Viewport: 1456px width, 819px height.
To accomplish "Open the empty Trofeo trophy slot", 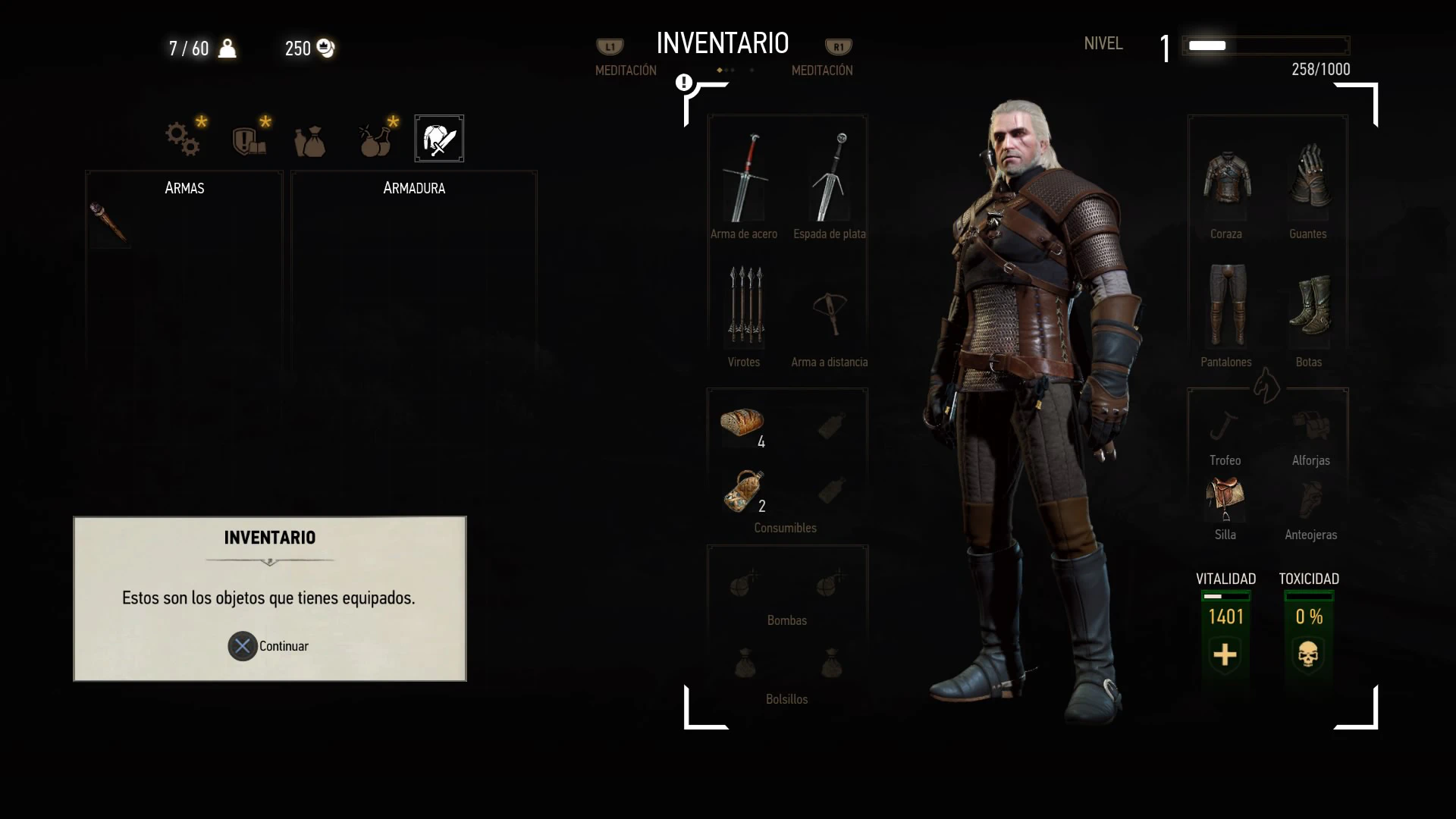I will point(1225,427).
